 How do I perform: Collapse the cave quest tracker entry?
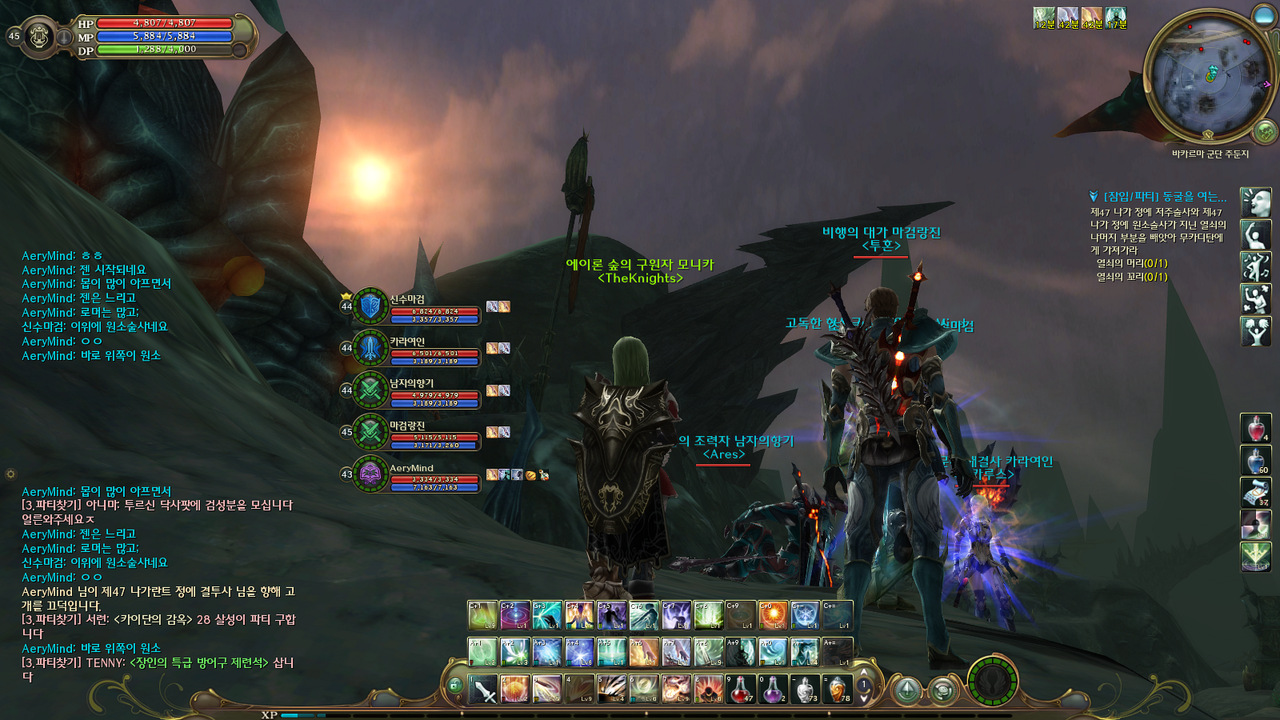click(1094, 197)
